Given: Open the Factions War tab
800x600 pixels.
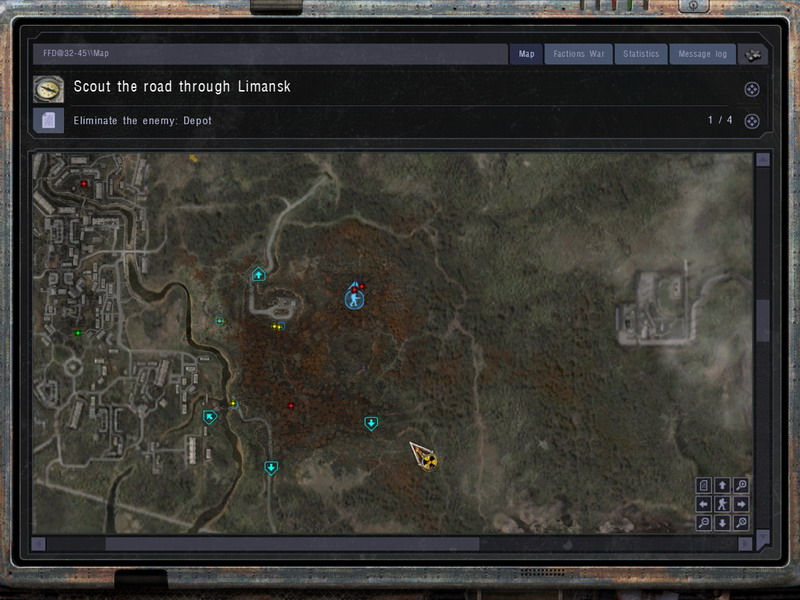Looking at the screenshot, I should point(579,54).
